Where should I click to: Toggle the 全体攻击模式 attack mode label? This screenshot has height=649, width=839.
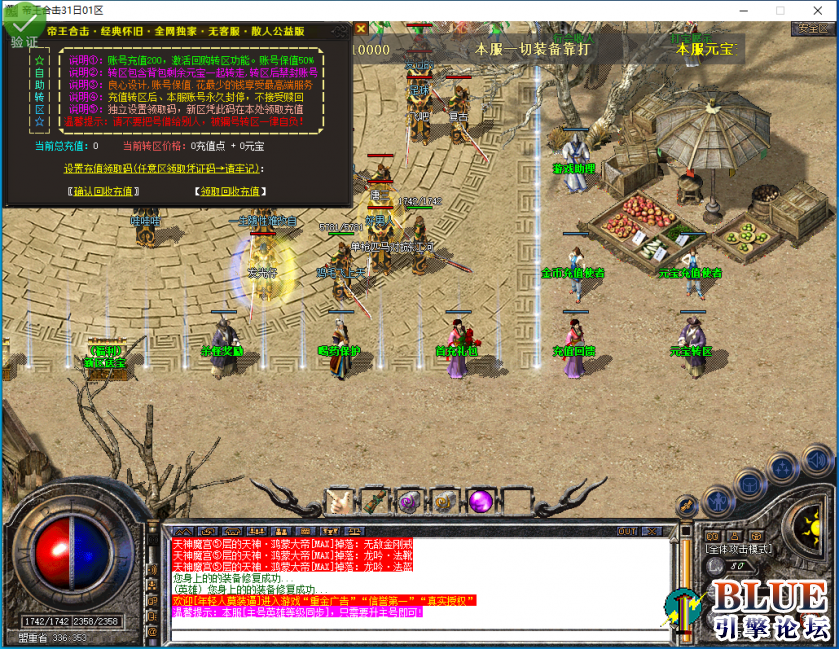coord(742,549)
